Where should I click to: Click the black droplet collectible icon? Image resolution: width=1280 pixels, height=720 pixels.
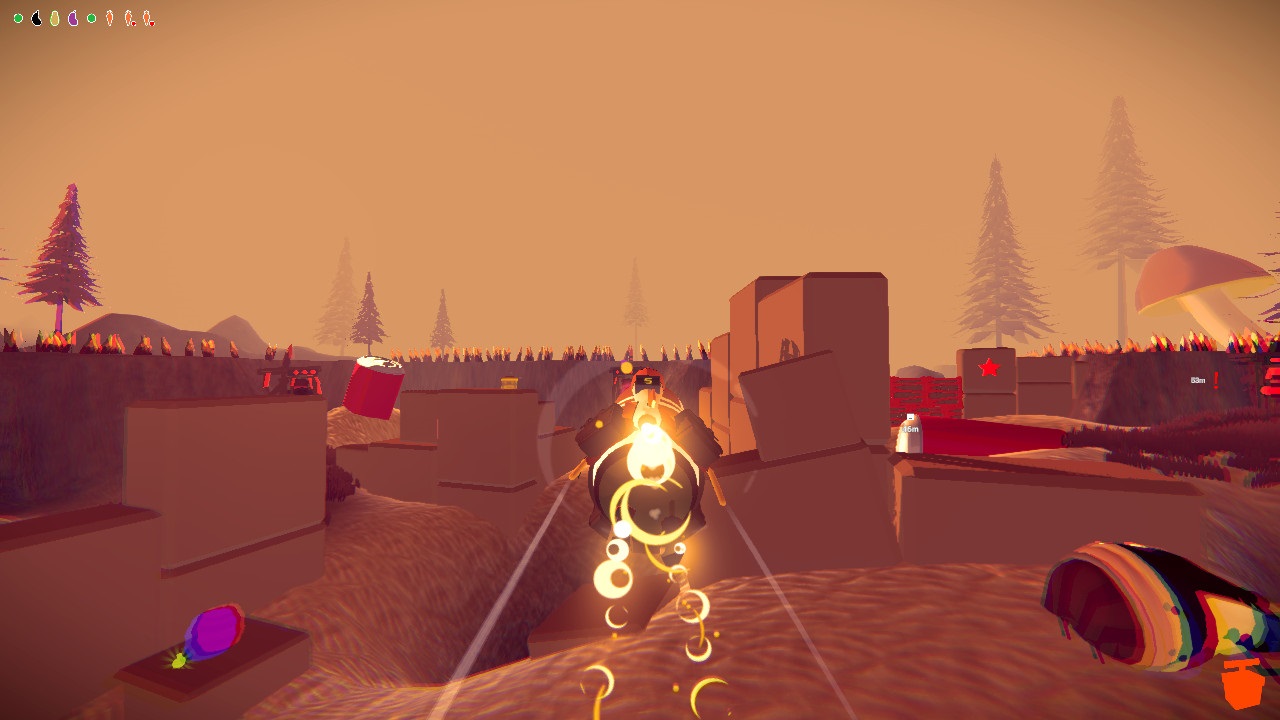pyautogui.click(x=36, y=17)
